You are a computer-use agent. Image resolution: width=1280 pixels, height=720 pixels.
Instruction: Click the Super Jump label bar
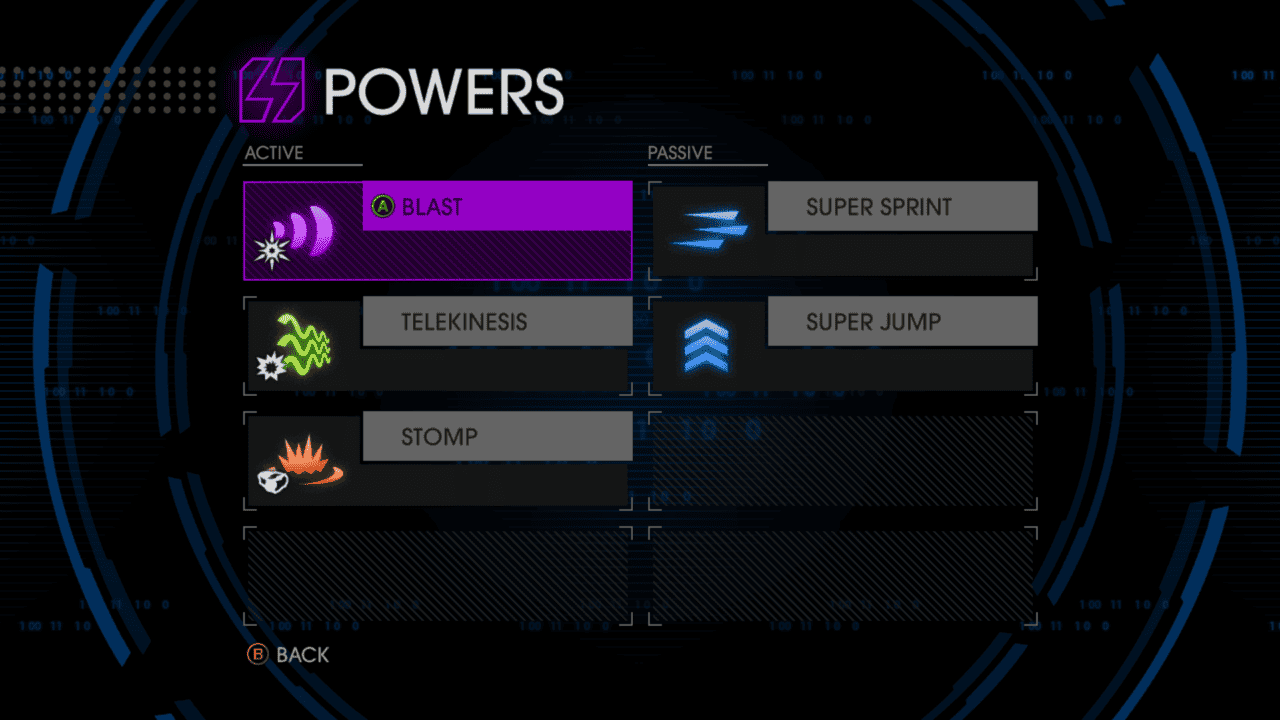(x=902, y=321)
